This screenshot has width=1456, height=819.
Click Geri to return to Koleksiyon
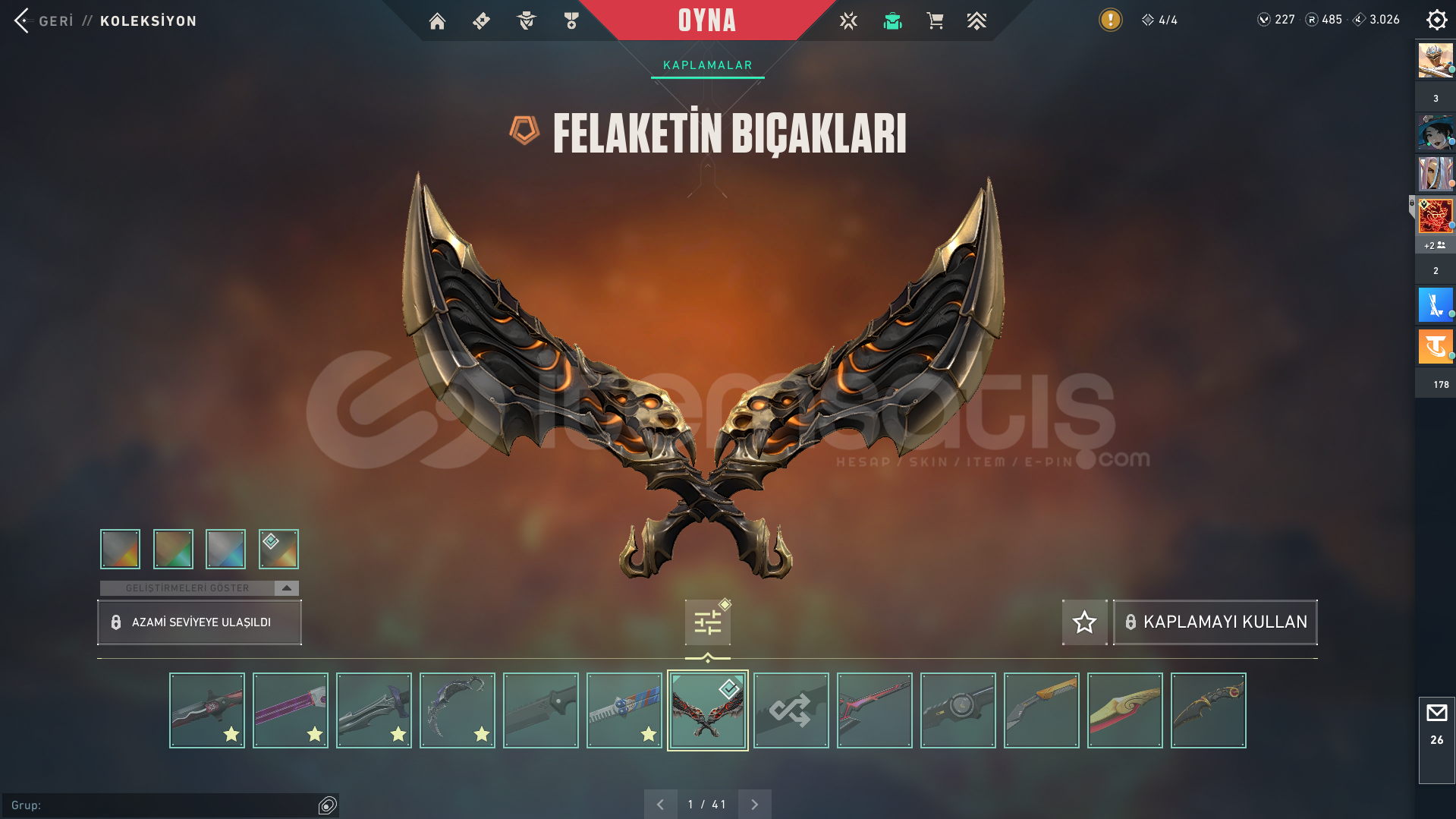56,20
